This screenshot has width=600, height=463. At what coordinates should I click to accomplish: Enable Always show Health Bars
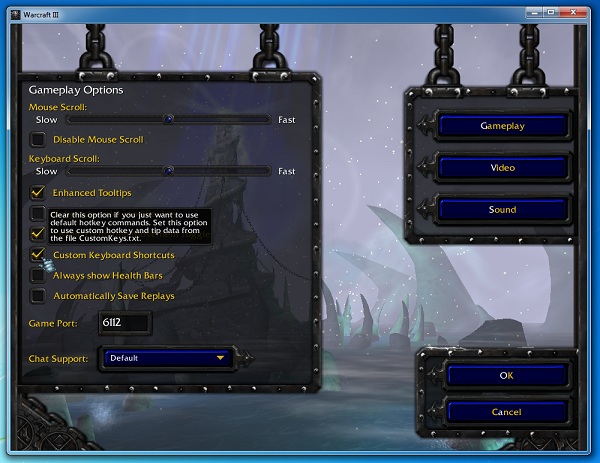38,275
